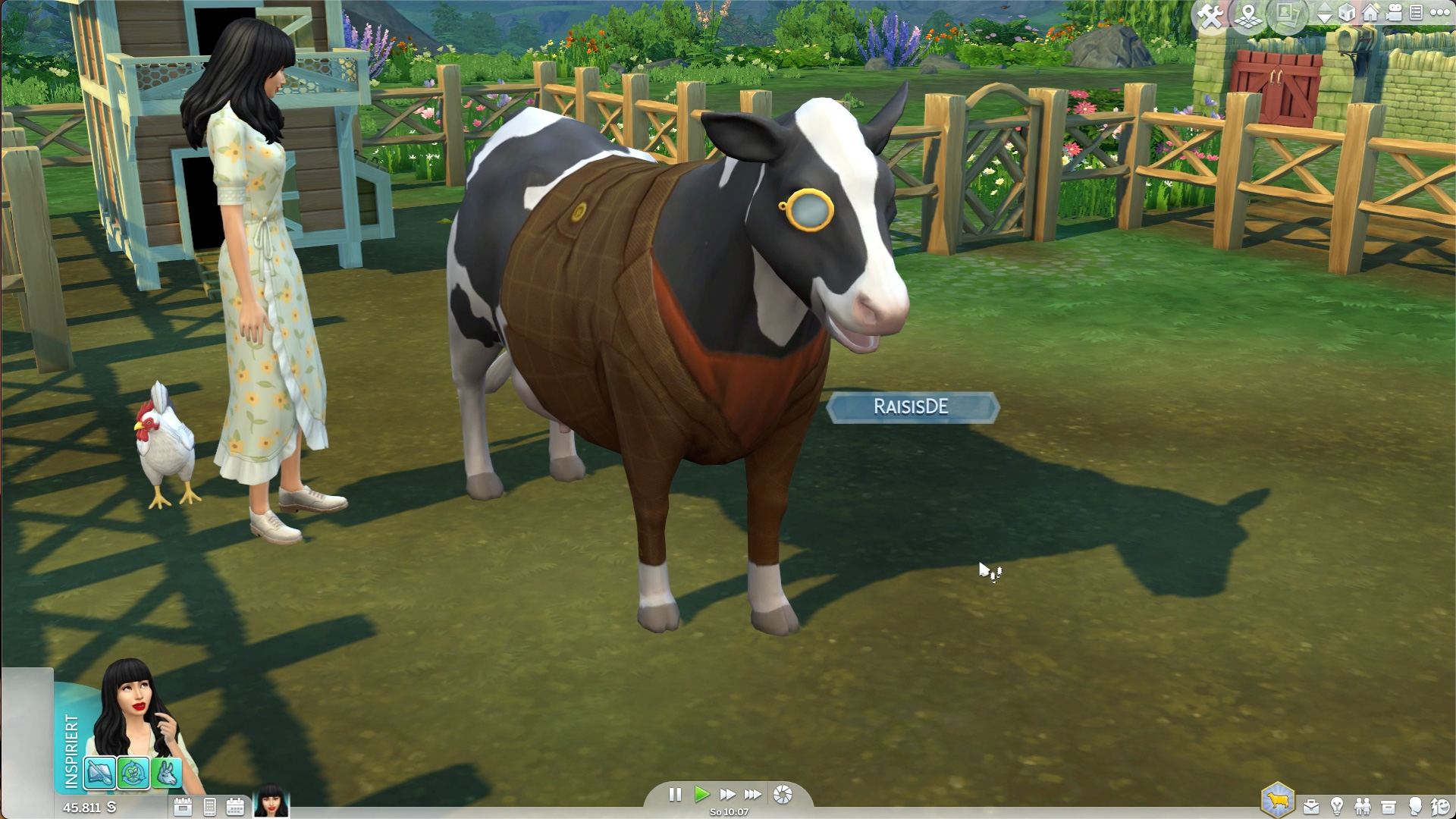The width and height of the screenshot is (1456, 819).
Task: Click the small Sim portrait thumbnail
Action: (x=271, y=802)
